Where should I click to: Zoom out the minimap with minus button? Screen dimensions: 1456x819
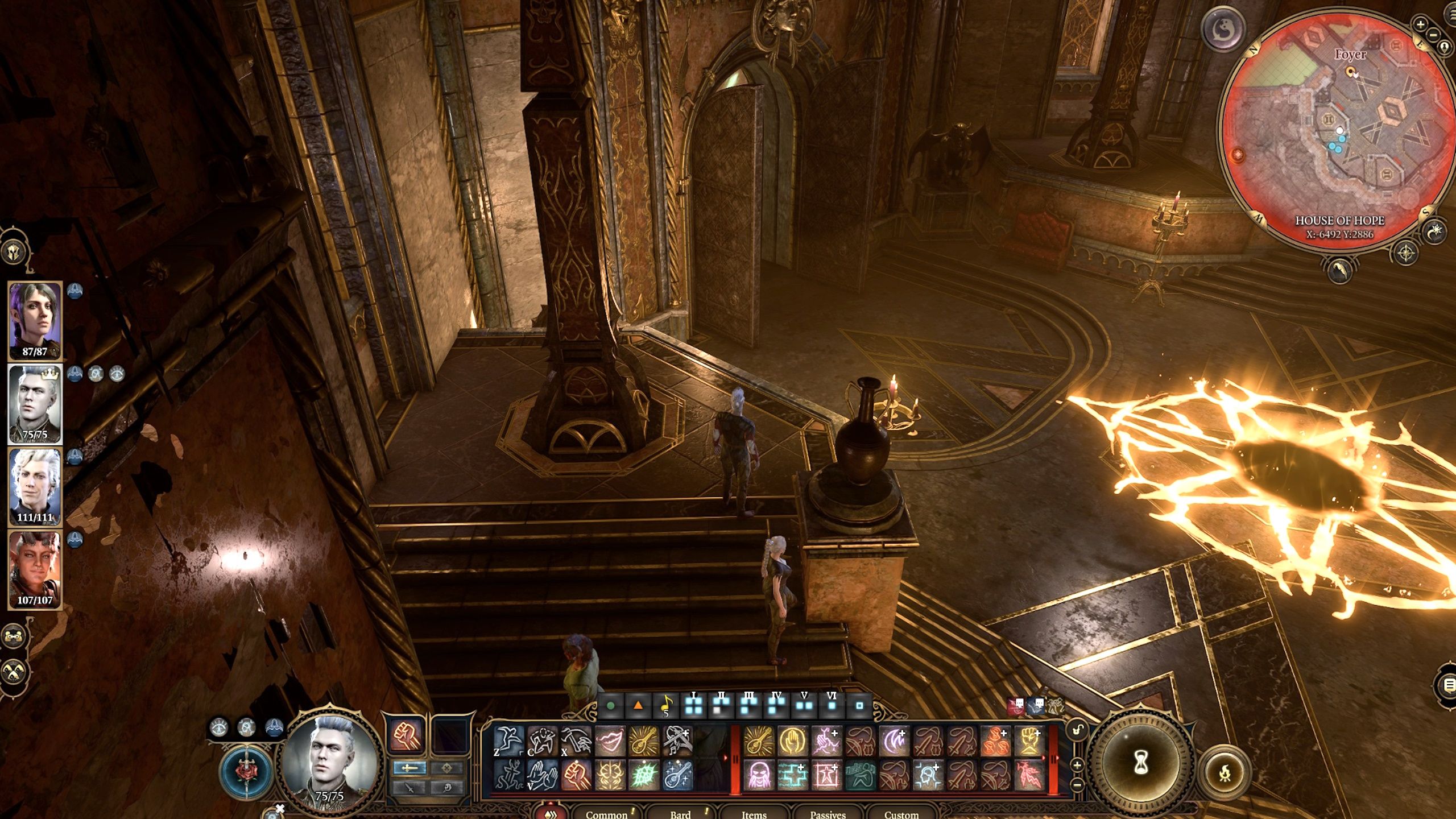pyautogui.click(x=1433, y=34)
